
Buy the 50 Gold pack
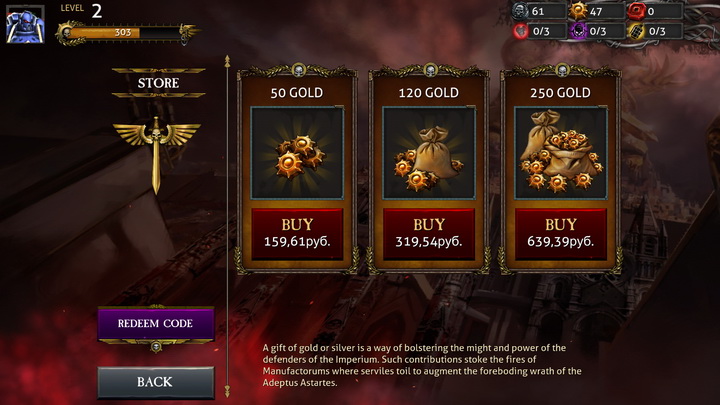(297, 233)
